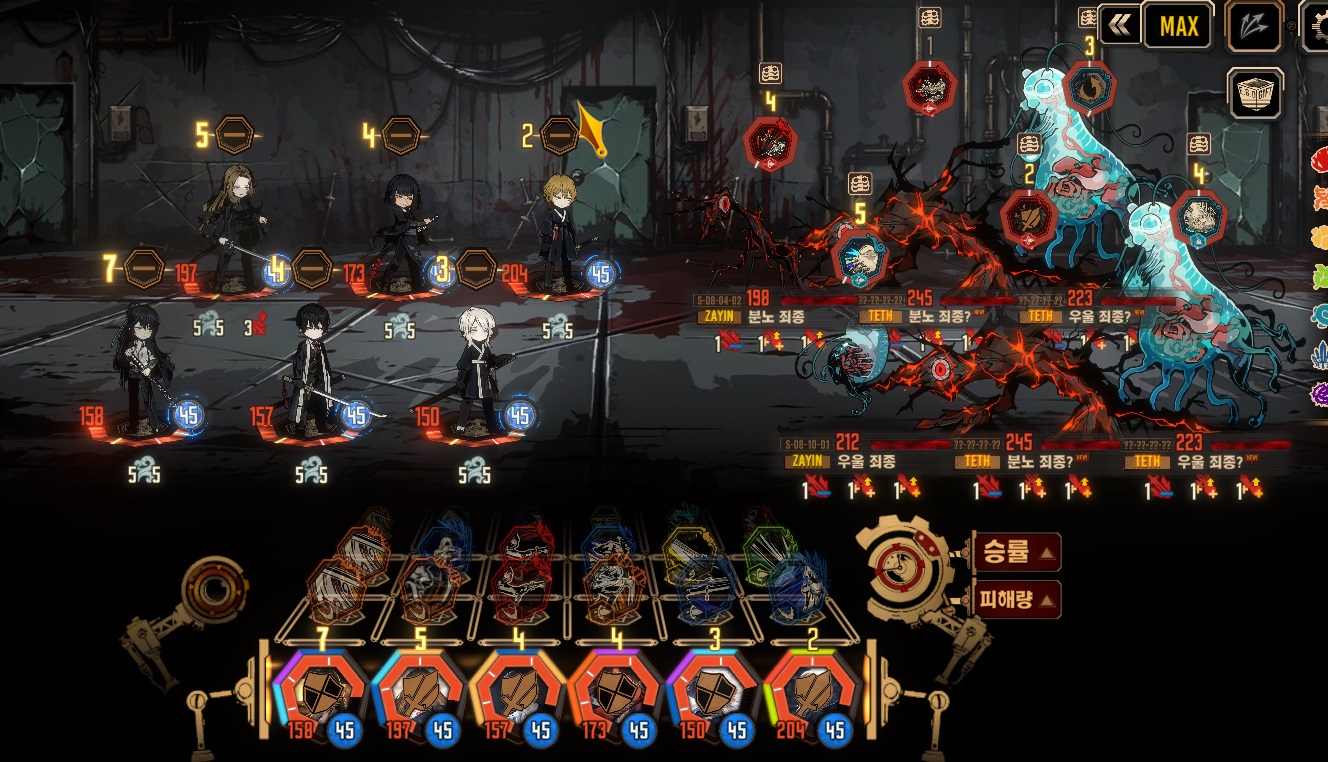Pick the yellow skill in the skill grid

coord(690,548)
